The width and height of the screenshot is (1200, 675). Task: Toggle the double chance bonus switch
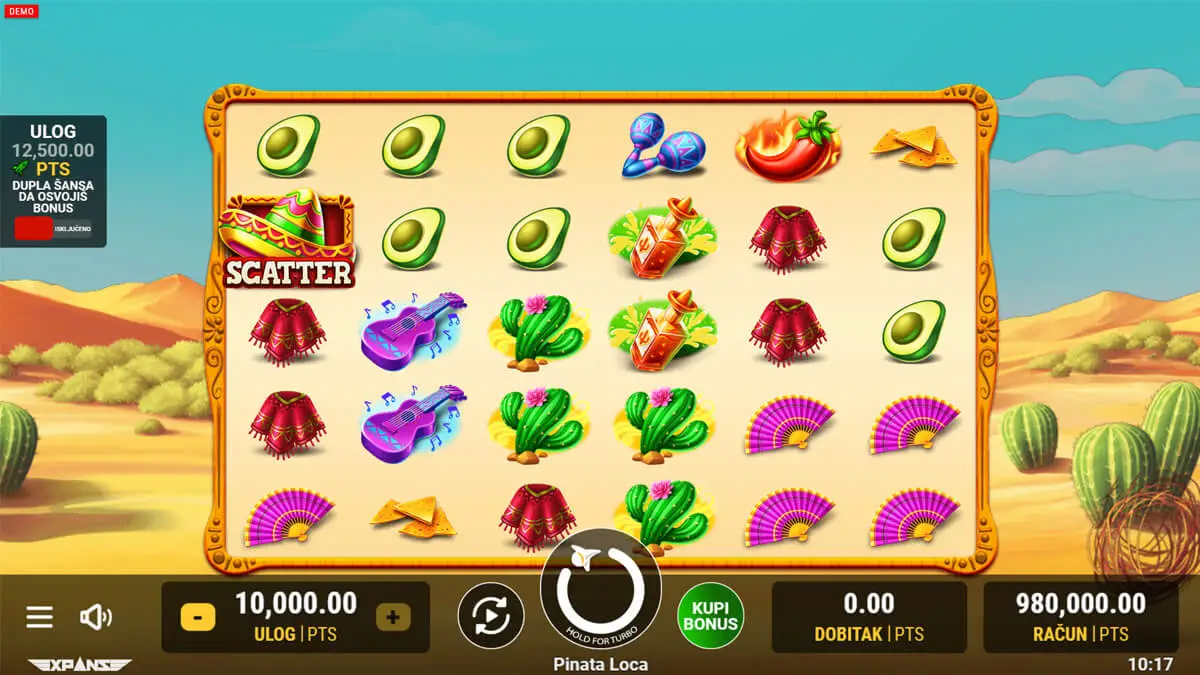[52, 228]
